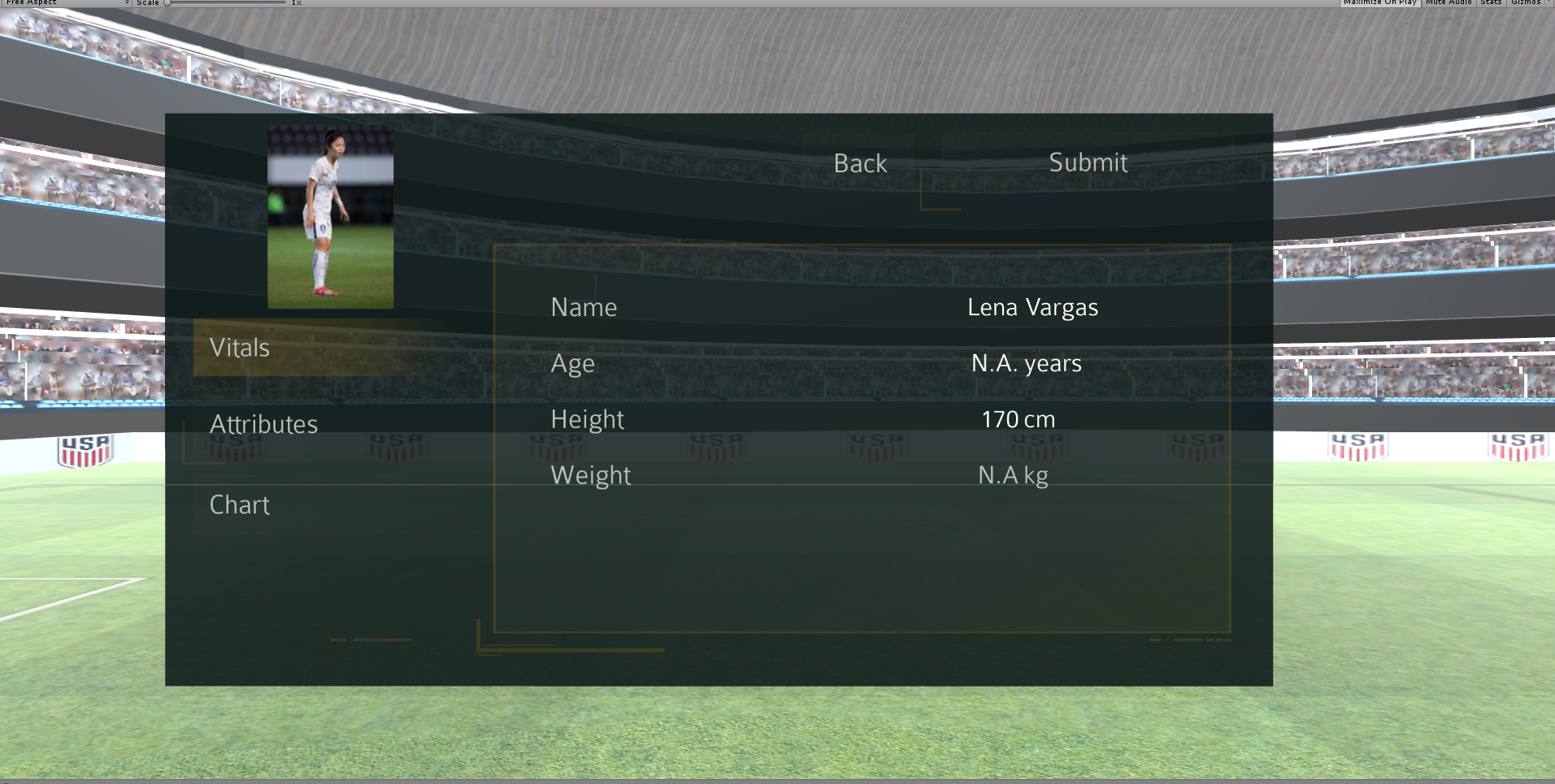Screen dimensions: 1555x784
Task: Go back with the Back button
Action: [x=860, y=163]
